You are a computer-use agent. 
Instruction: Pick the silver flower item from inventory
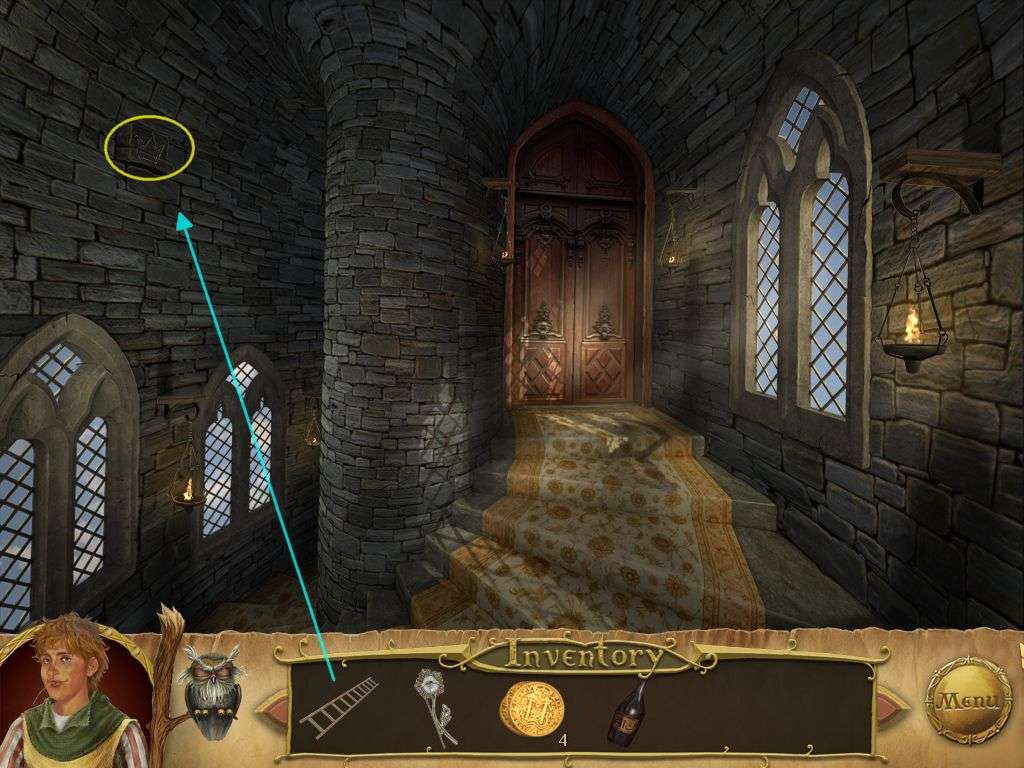point(436,707)
